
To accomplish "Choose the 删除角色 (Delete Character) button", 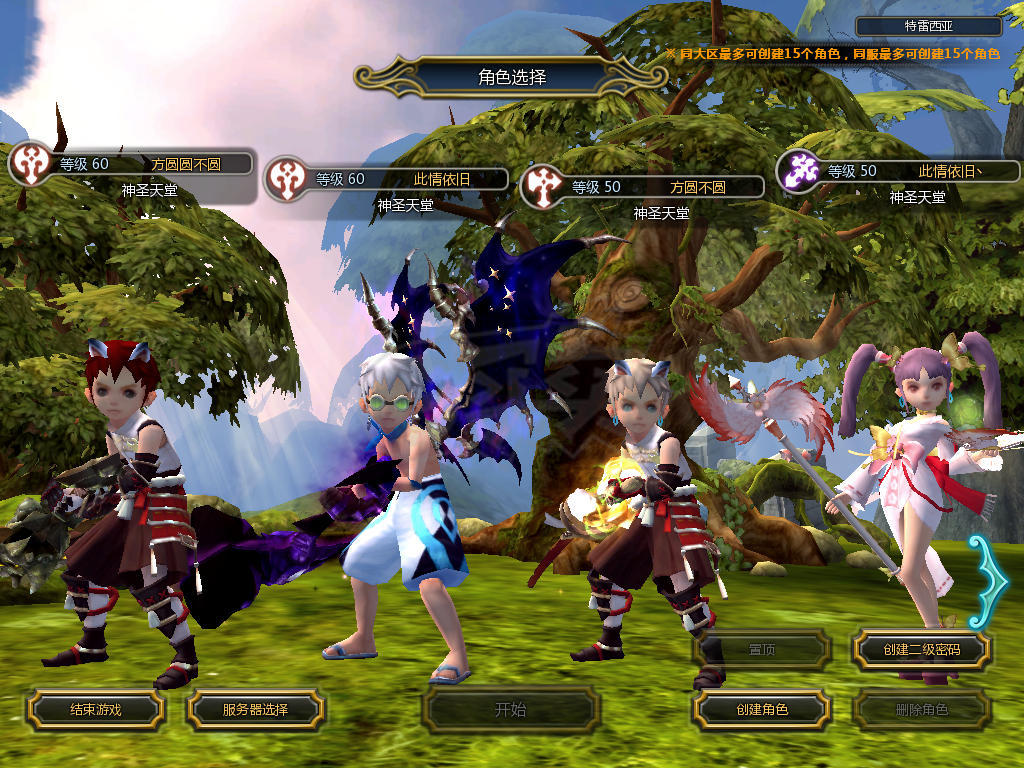I will 921,710.
